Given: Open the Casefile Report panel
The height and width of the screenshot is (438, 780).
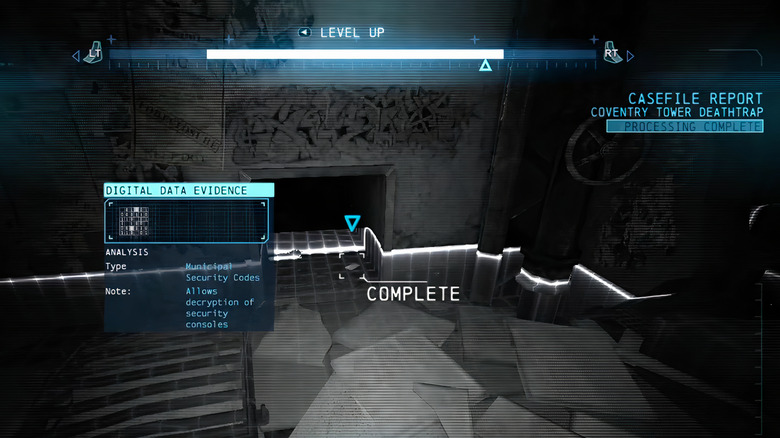Looking at the screenshot, I should point(696,99).
